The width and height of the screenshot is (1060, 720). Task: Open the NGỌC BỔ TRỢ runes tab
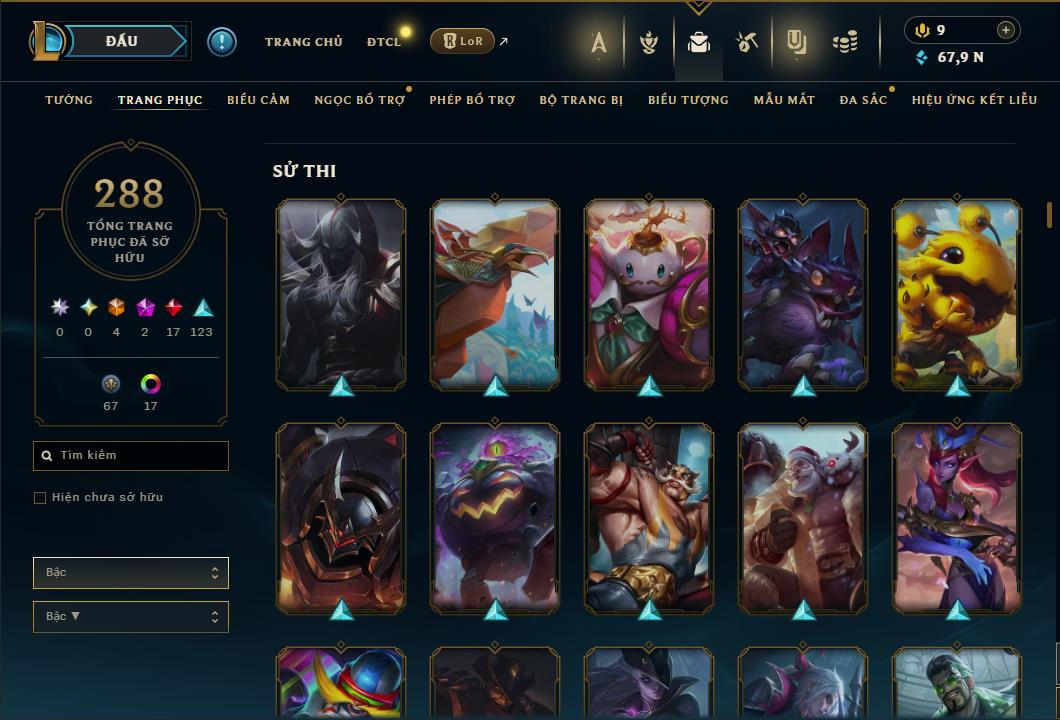[x=359, y=100]
